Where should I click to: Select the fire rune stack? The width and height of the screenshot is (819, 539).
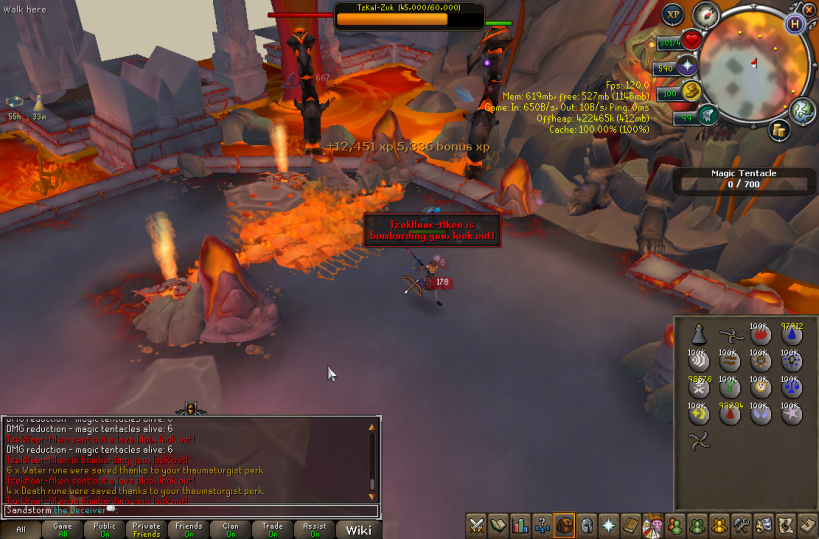[x=762, y=335]
